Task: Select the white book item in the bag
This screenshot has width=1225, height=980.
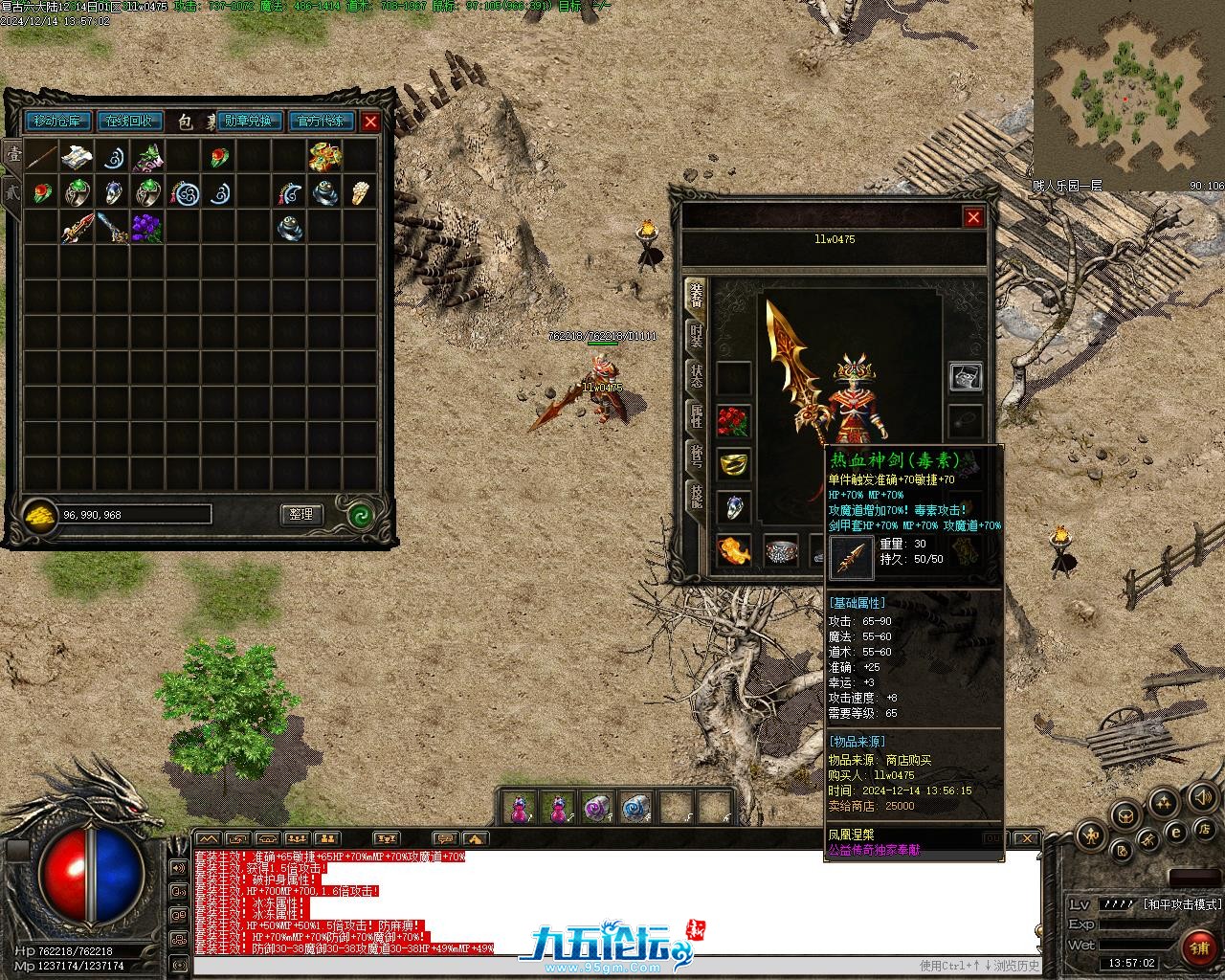Action: click(x=77, y=156)
